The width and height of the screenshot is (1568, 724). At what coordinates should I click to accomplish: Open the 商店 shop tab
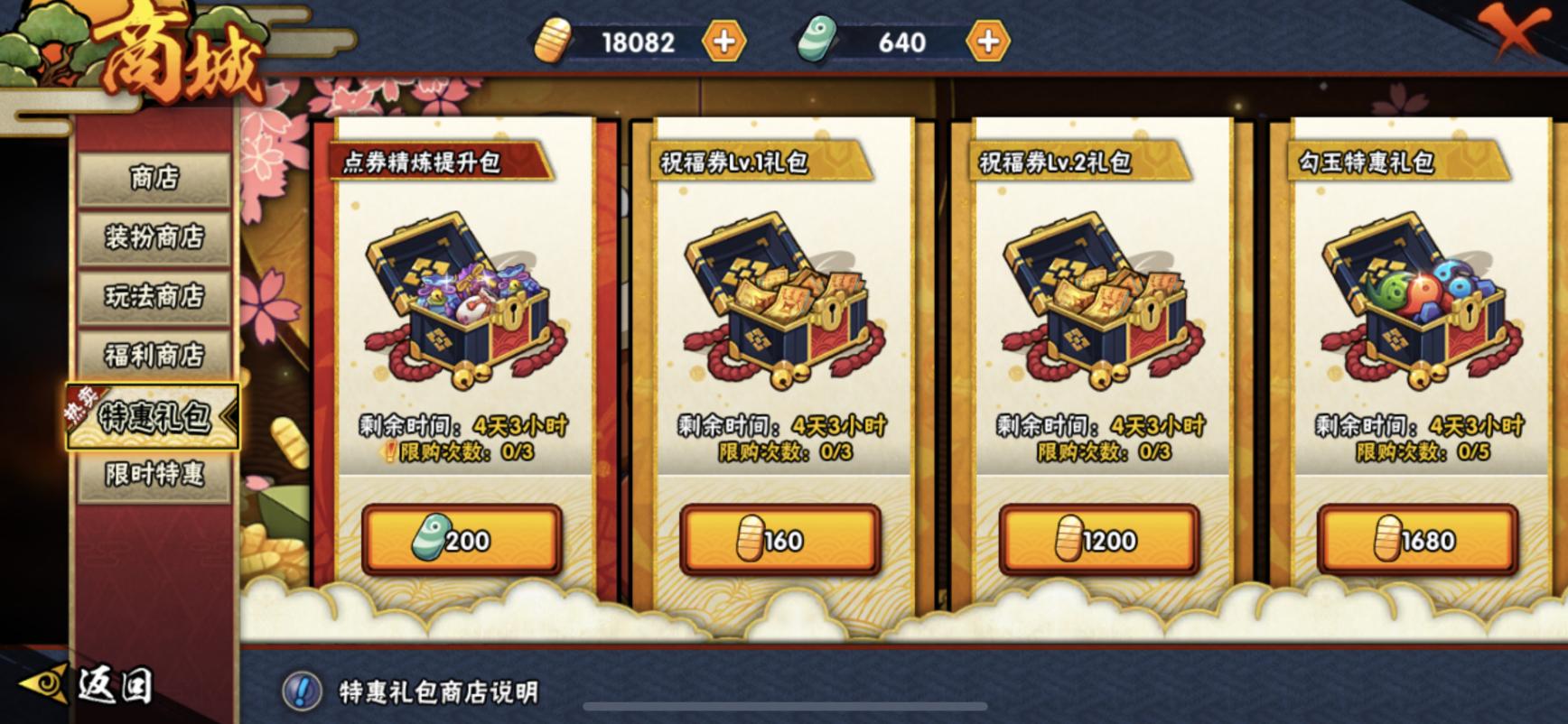154,178
